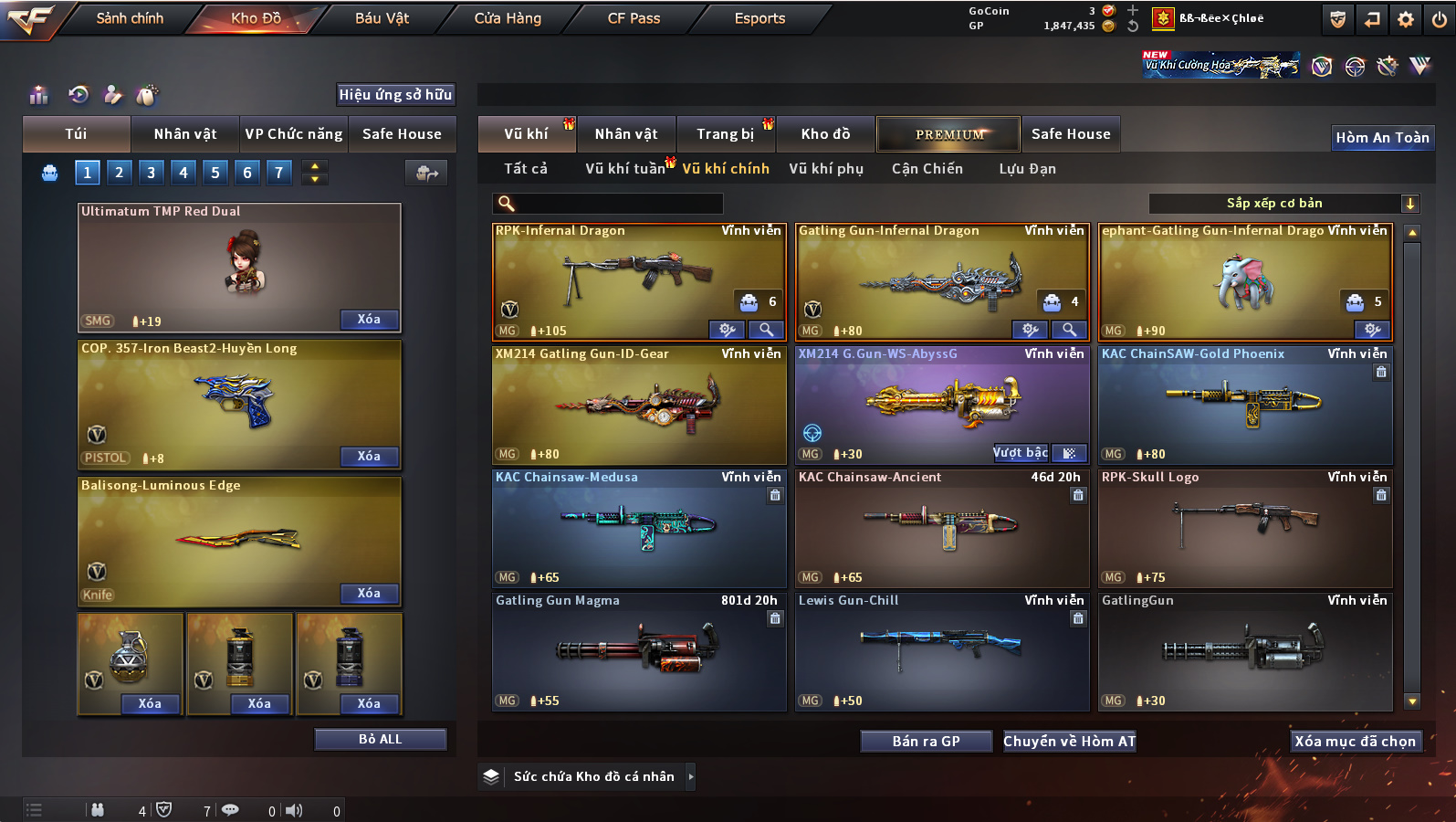Select the Hiệu ứng sở hữu button
The image size is (1456, 822).
pos(395,94)
